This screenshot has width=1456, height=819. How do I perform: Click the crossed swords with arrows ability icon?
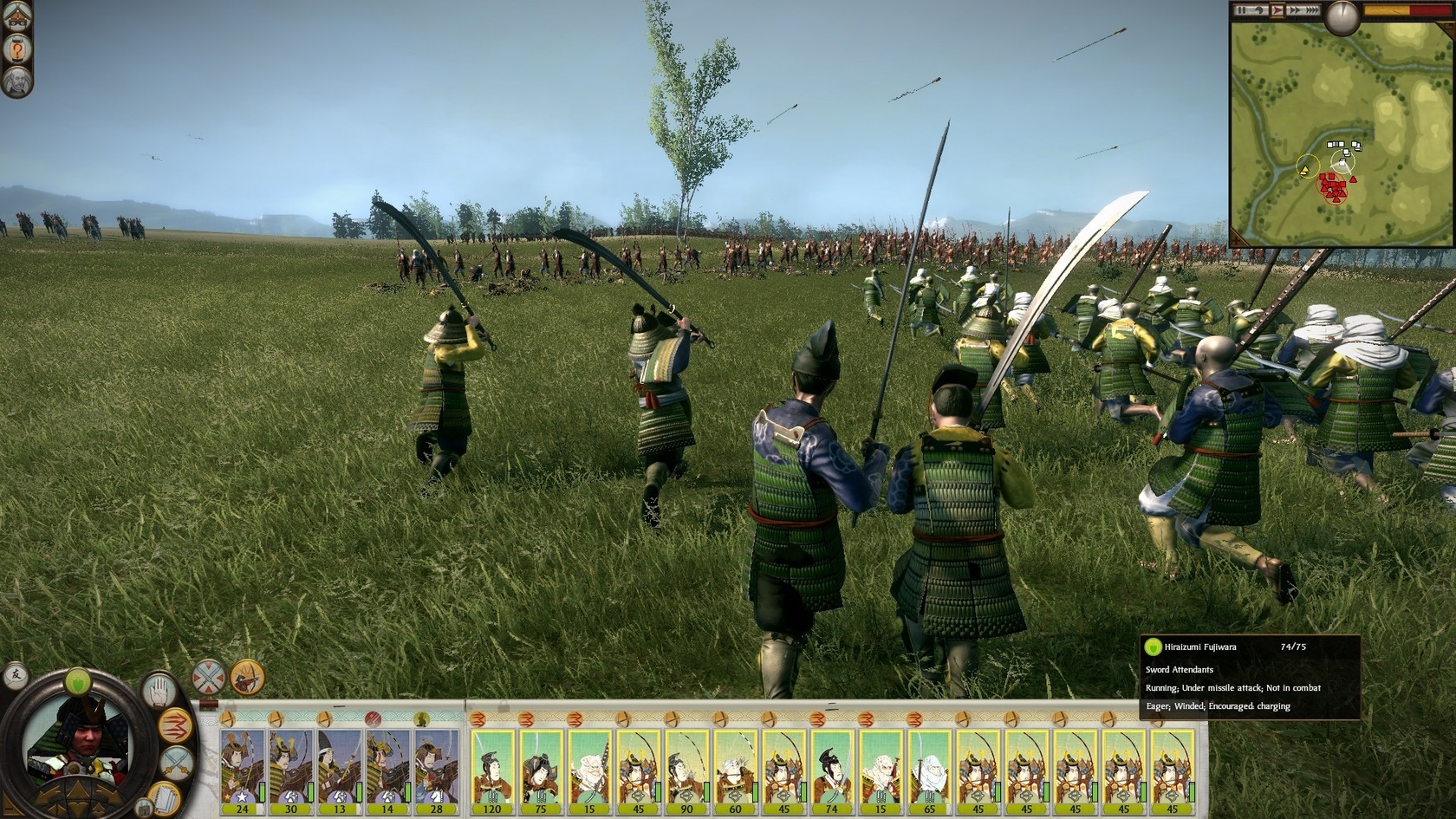coord(209,677)
